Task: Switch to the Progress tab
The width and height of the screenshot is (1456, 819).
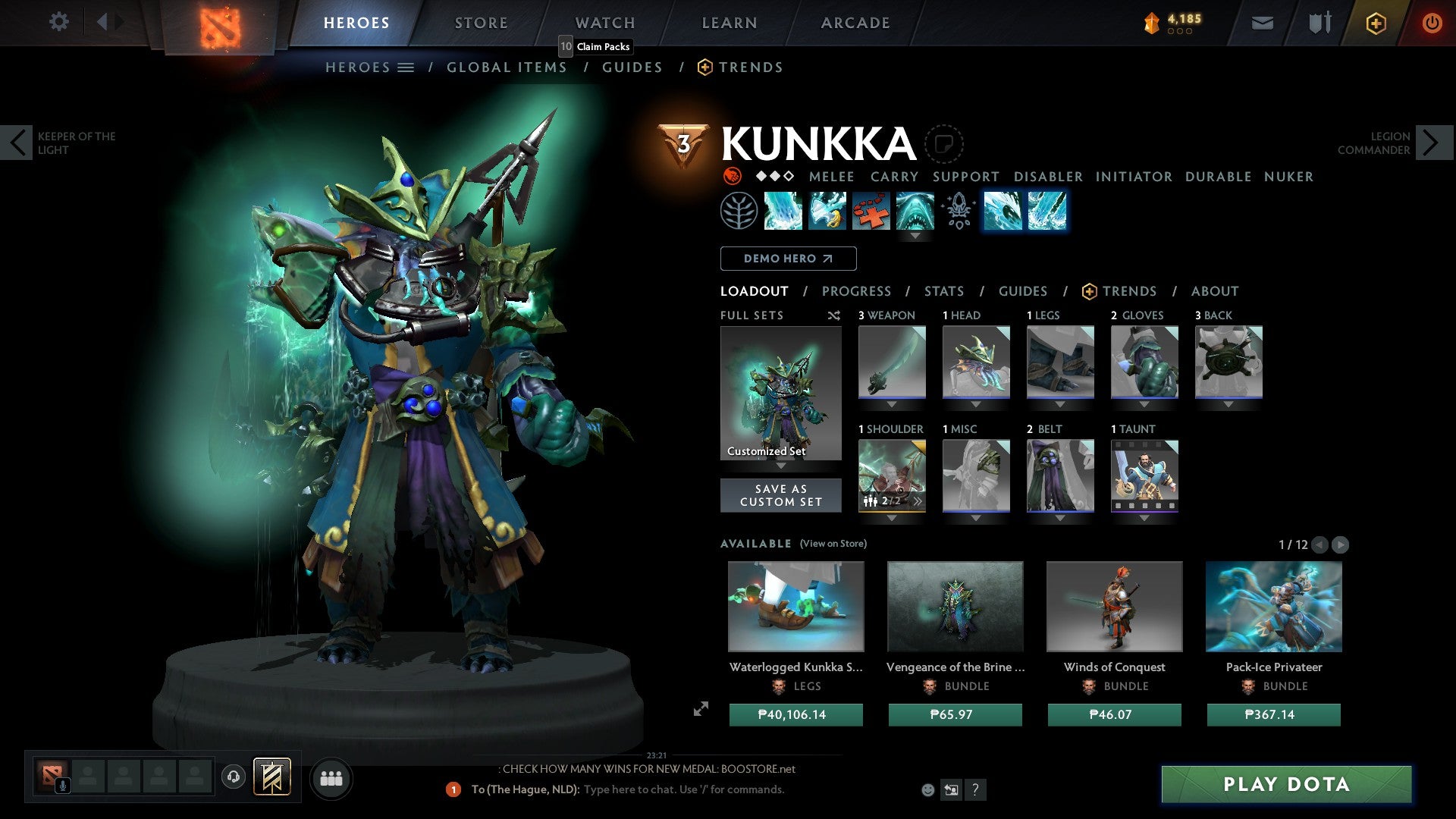Action: (x=857, y=291)
